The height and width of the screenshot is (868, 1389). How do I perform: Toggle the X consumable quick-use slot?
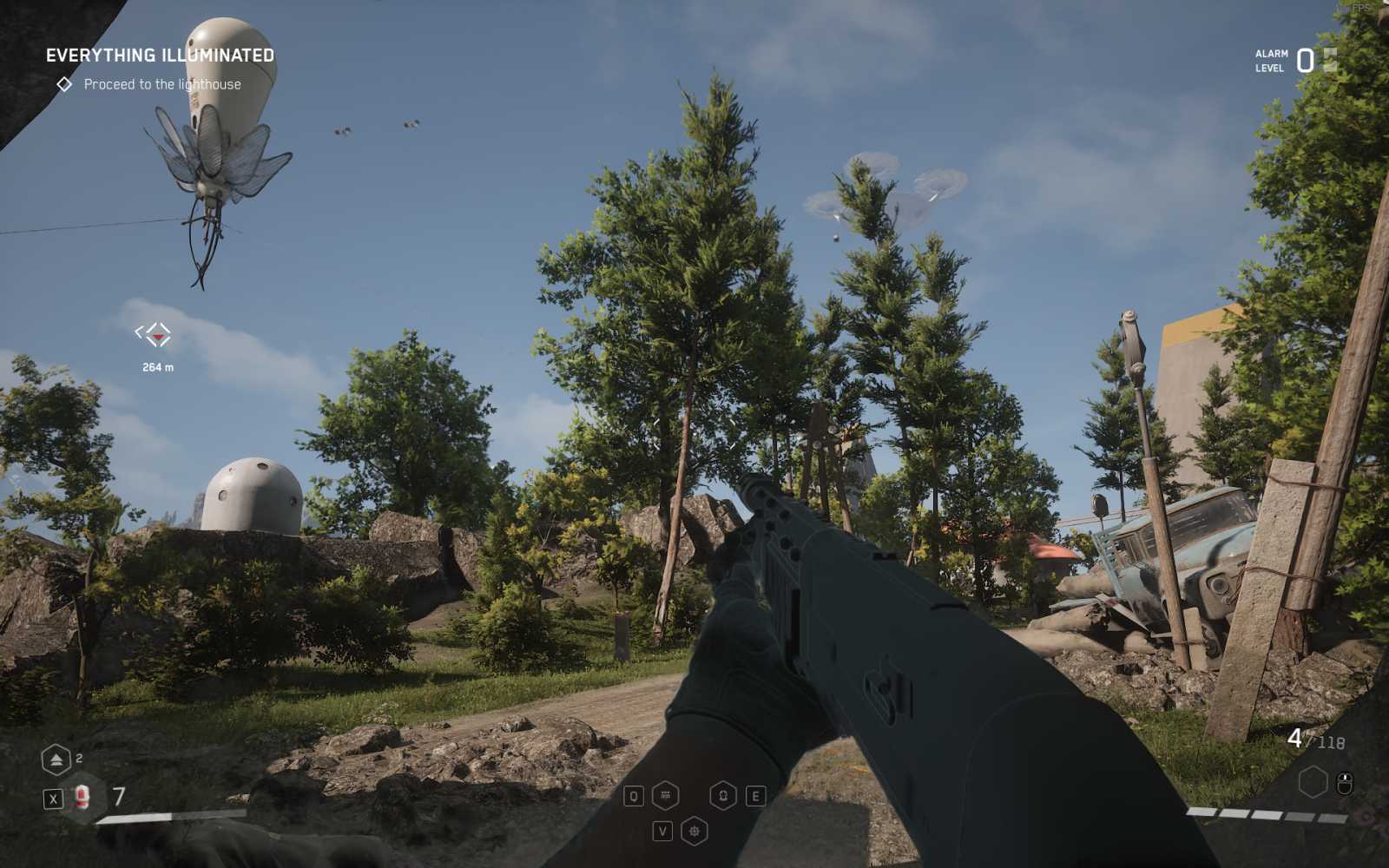pyautogui.click(x=53, y=798)
